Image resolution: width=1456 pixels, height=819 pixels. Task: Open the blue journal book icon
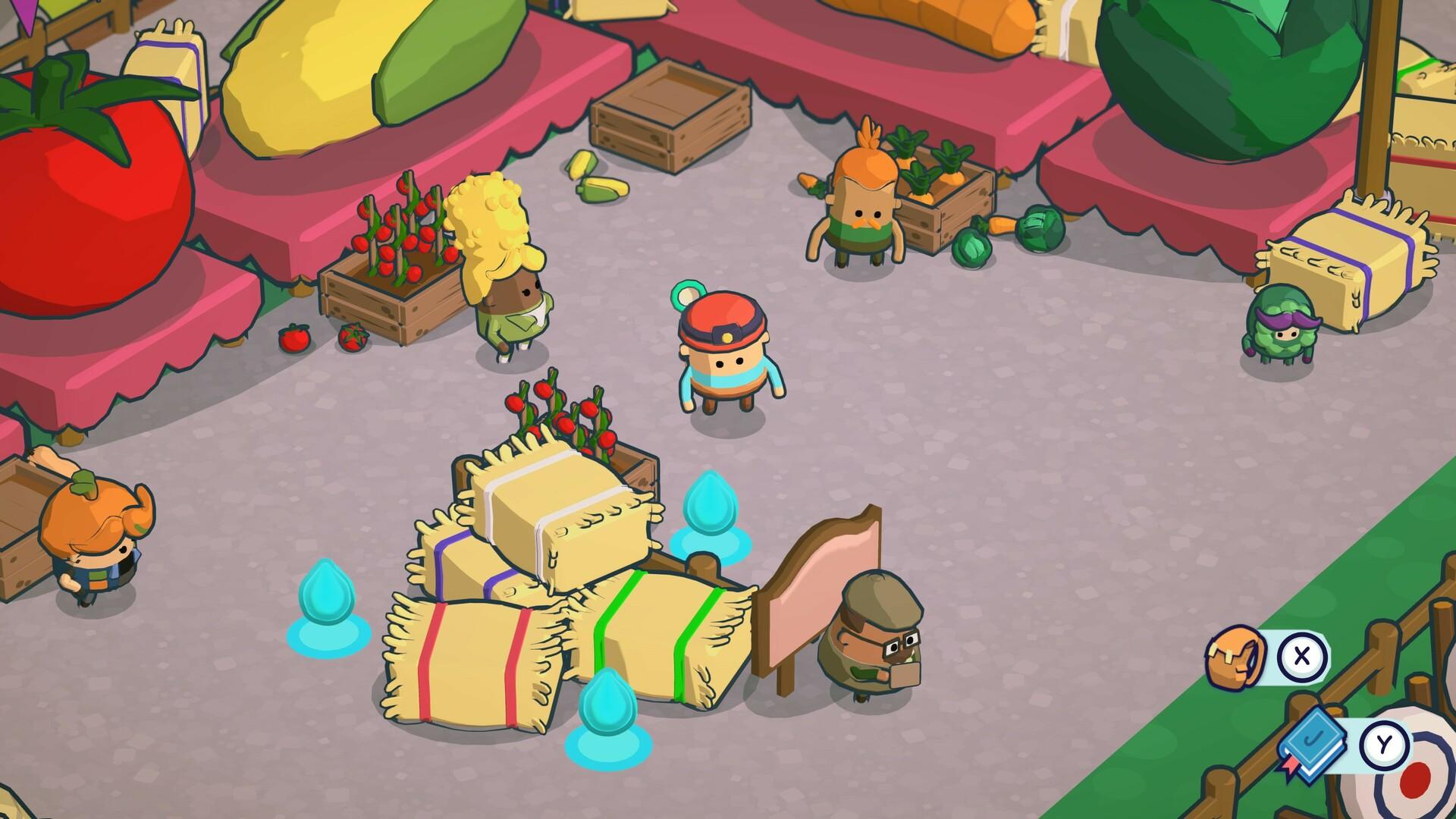1312,742
